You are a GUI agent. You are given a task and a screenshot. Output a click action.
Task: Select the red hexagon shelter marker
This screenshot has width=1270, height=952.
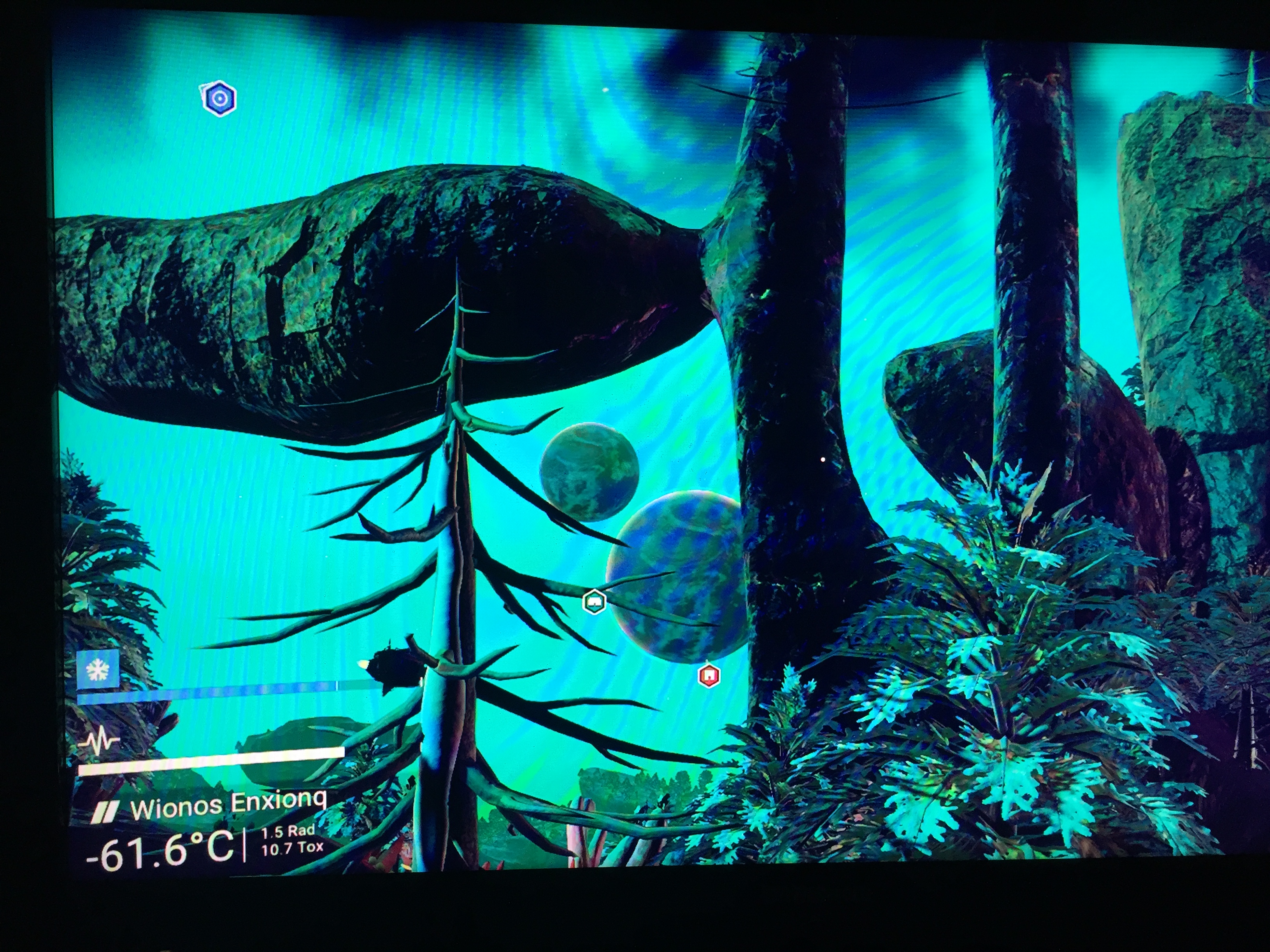[x=709, y=675]
